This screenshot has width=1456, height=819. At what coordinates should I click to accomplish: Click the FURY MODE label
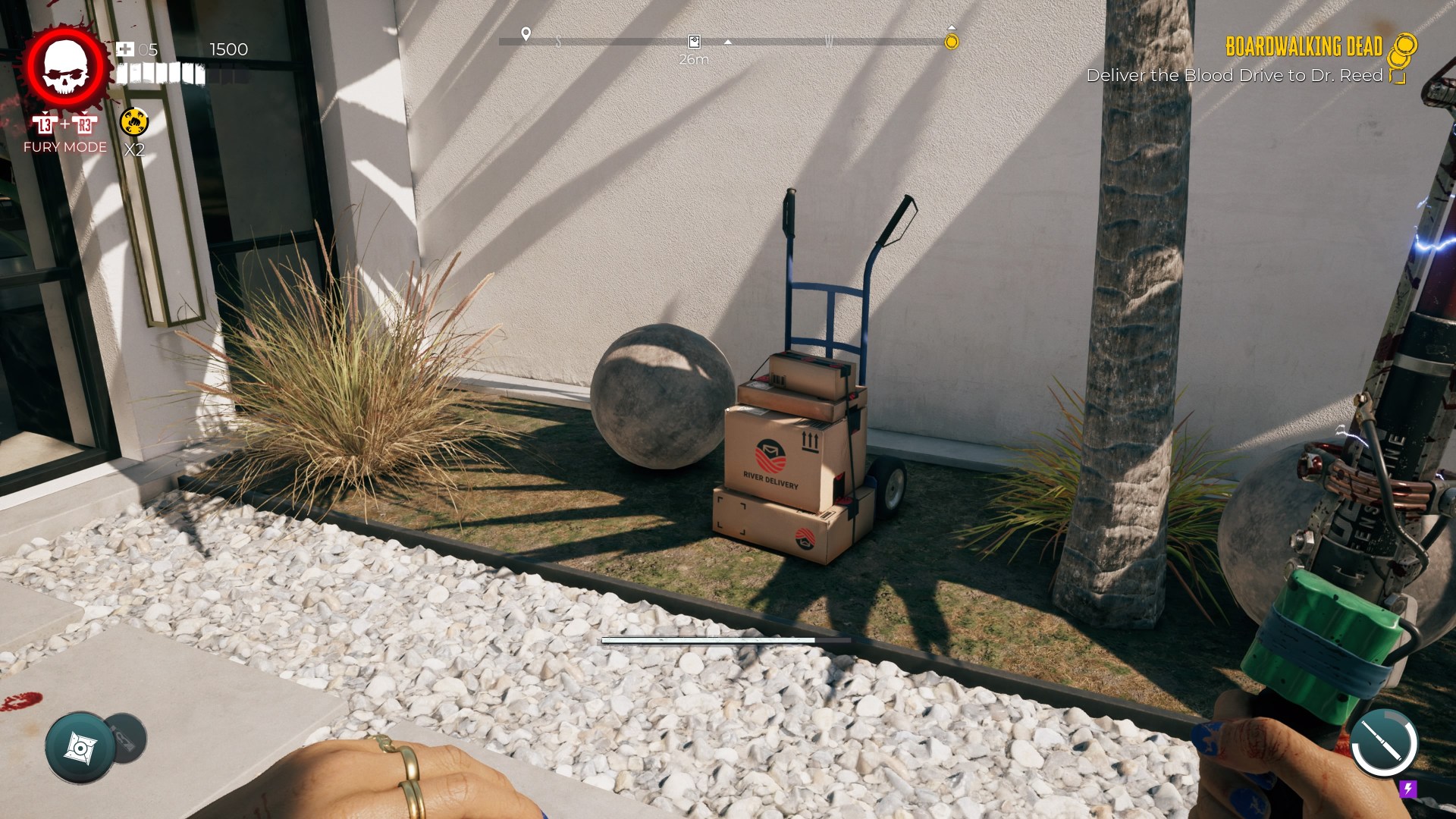pyautogui.click(x=64, y=146)
